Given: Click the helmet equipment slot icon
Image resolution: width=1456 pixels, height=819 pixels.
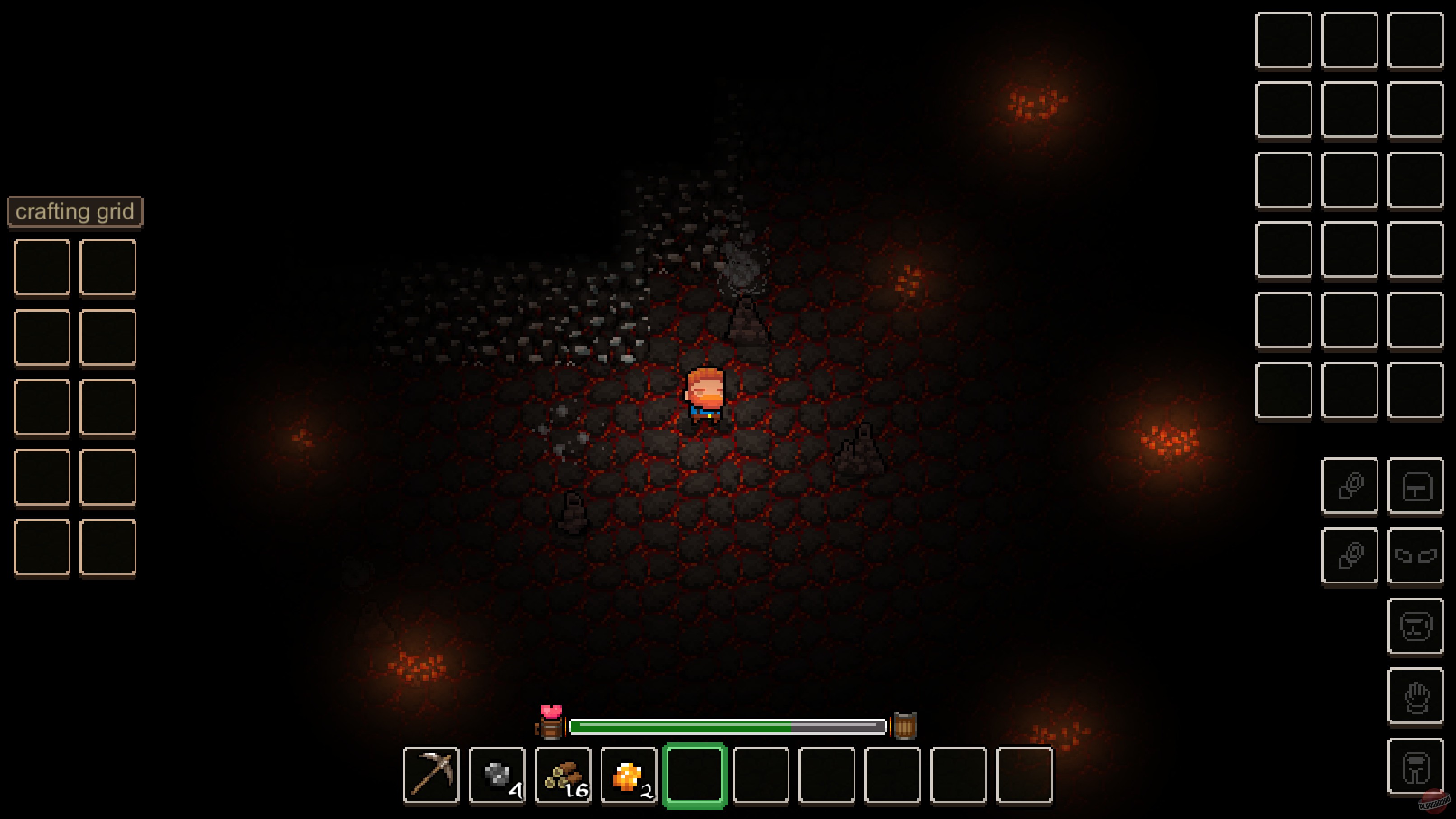Looking at the screenshot, I should (1416, 626).
